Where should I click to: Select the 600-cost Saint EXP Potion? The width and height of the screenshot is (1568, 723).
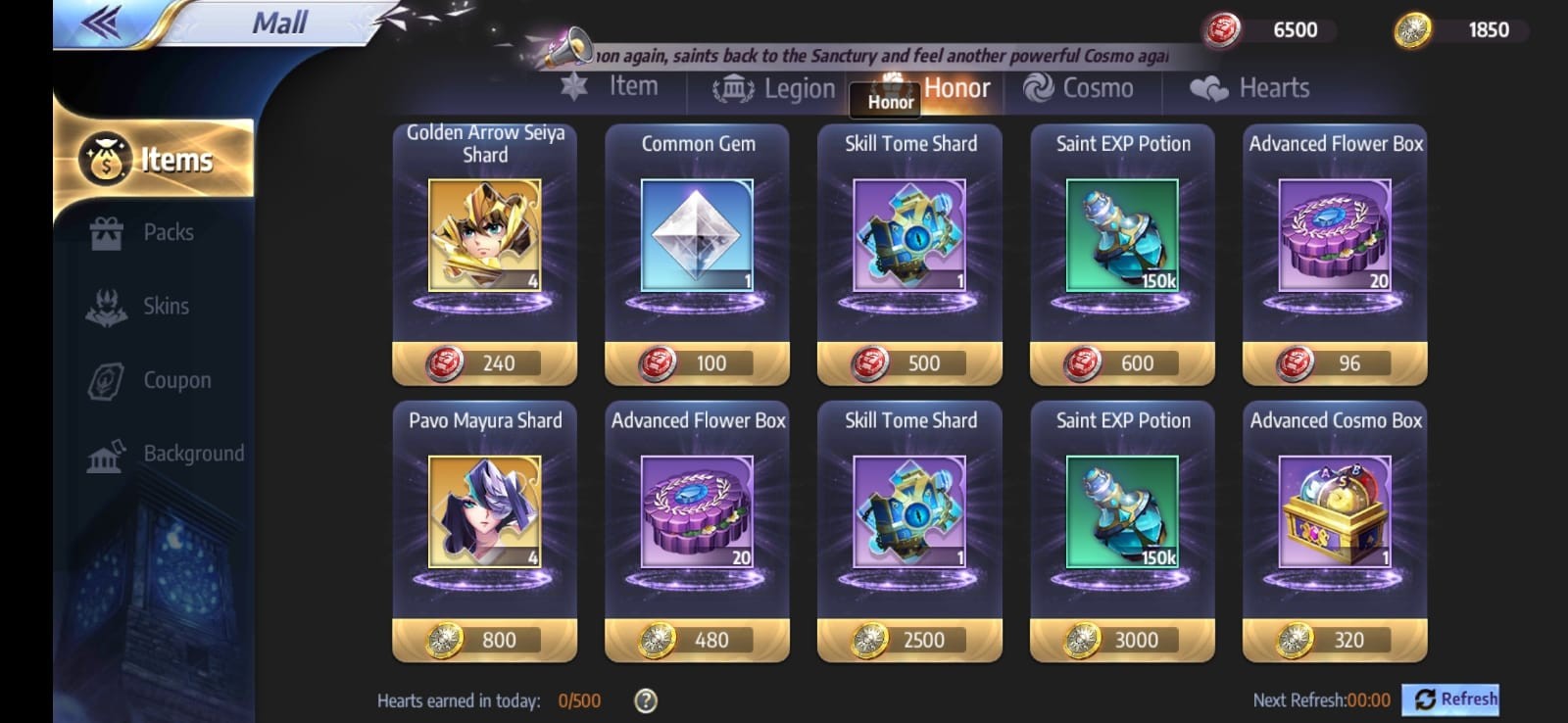click(1122, 362)
